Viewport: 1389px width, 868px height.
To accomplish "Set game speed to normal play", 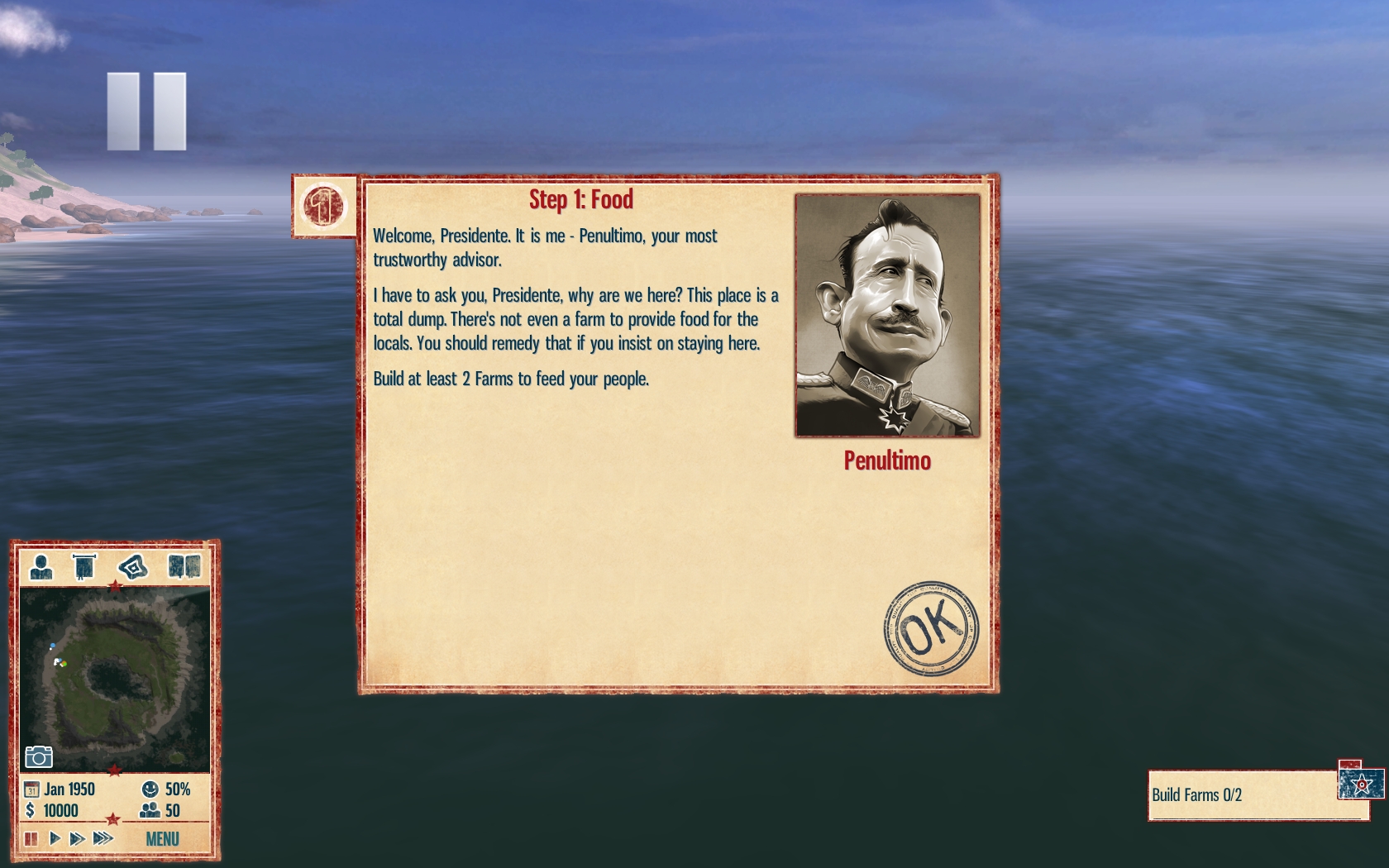I will pyautogui.click(x=55, y=839).
